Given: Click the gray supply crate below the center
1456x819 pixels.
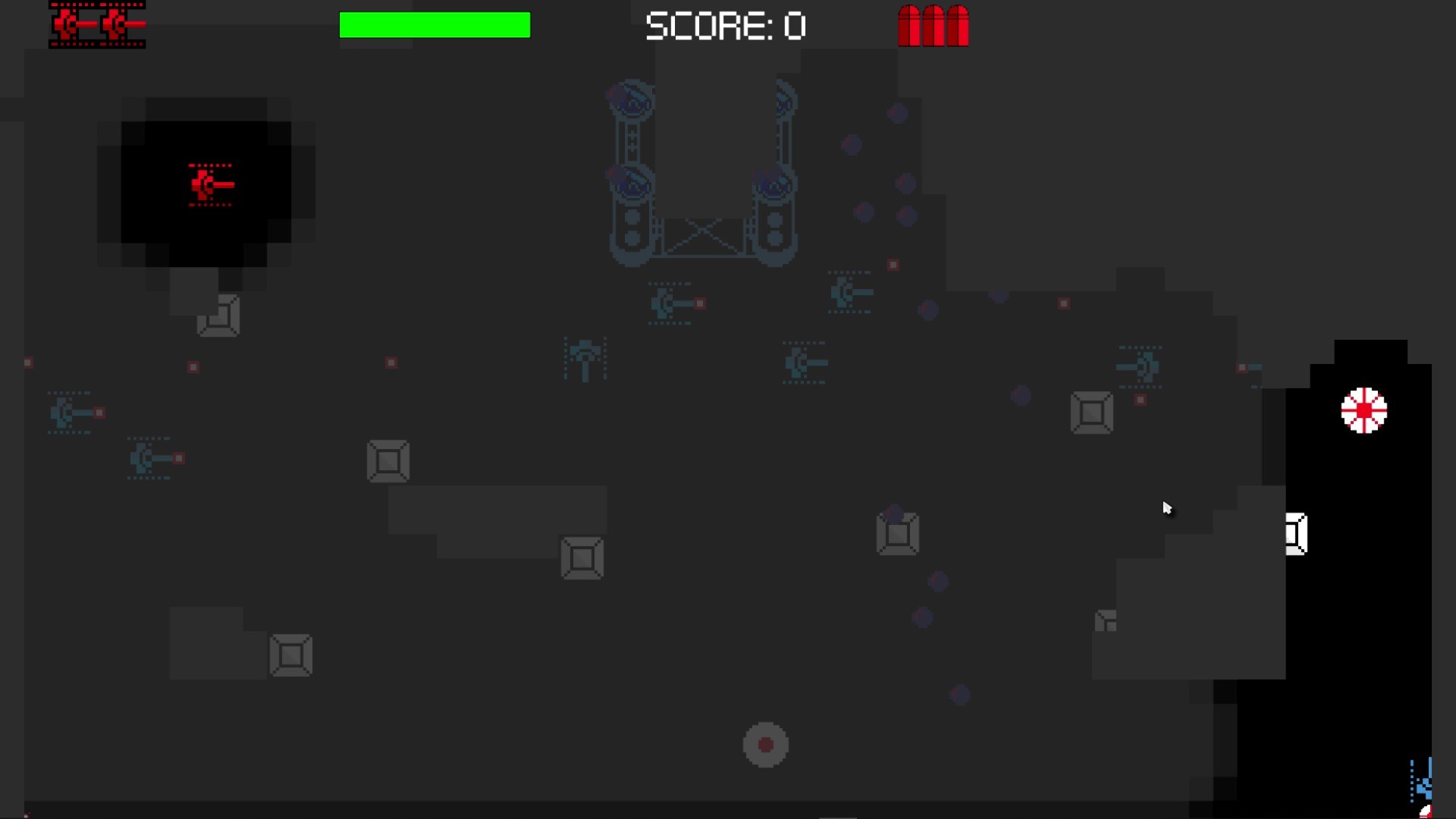Looking at the screenshot, I should point(582,559).
